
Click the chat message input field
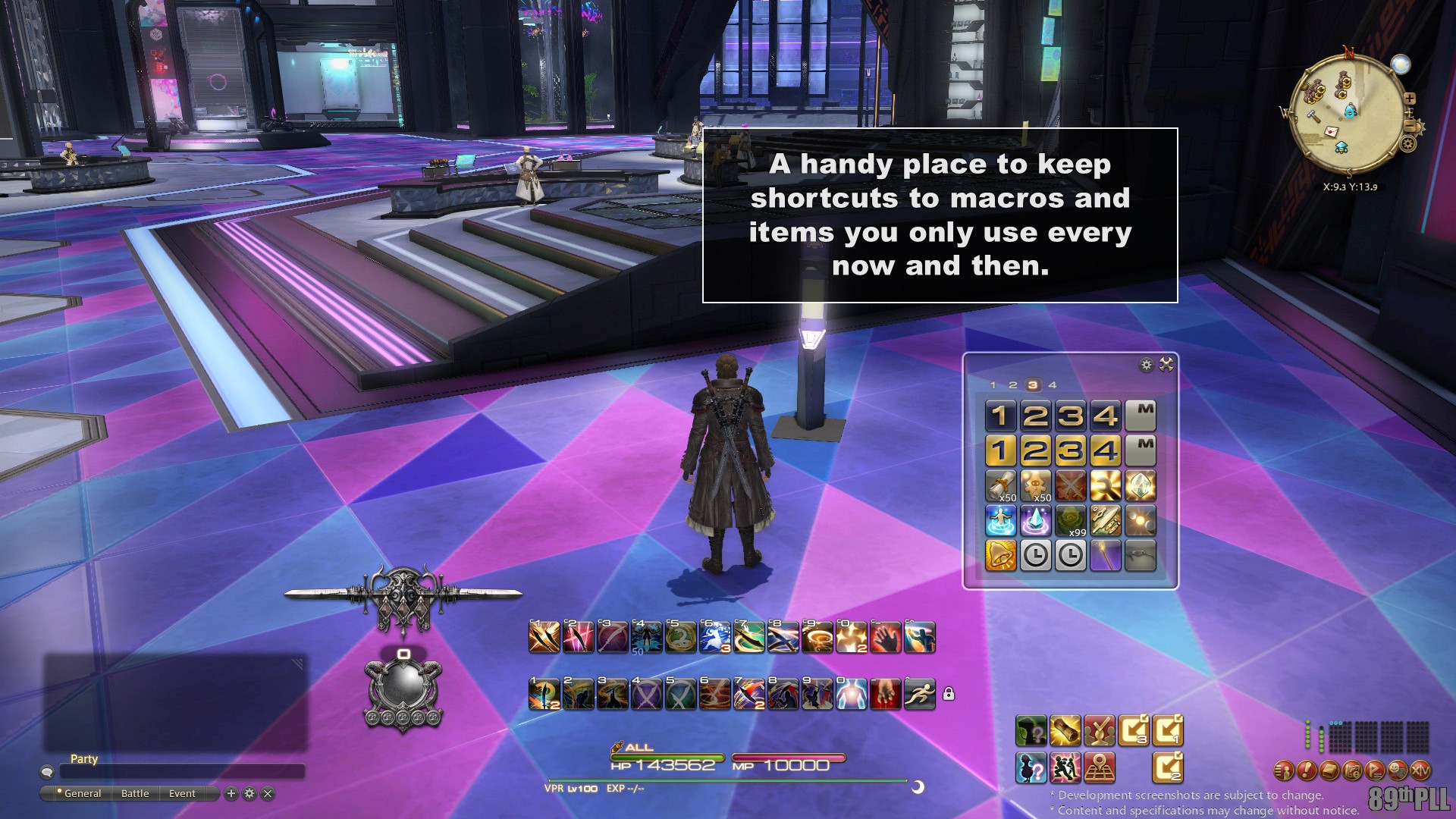(182, 772)
